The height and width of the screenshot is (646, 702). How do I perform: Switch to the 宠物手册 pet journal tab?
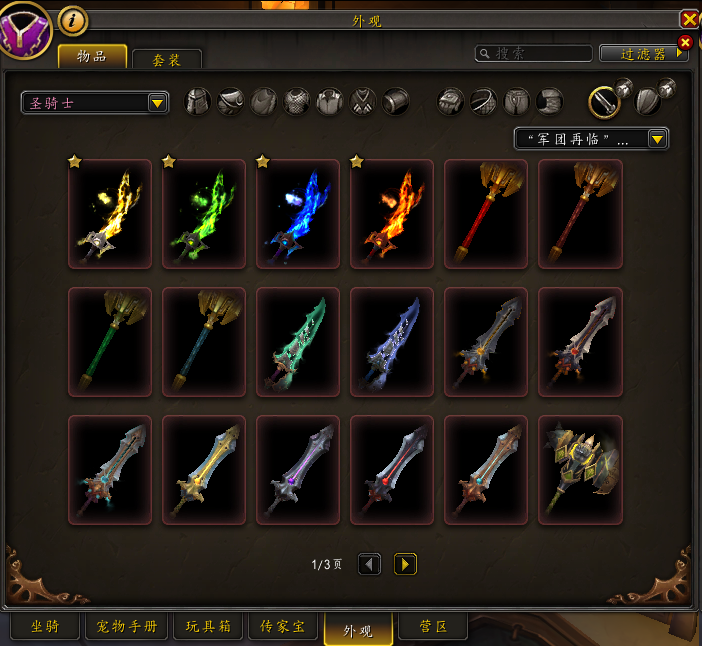(127, 627)
